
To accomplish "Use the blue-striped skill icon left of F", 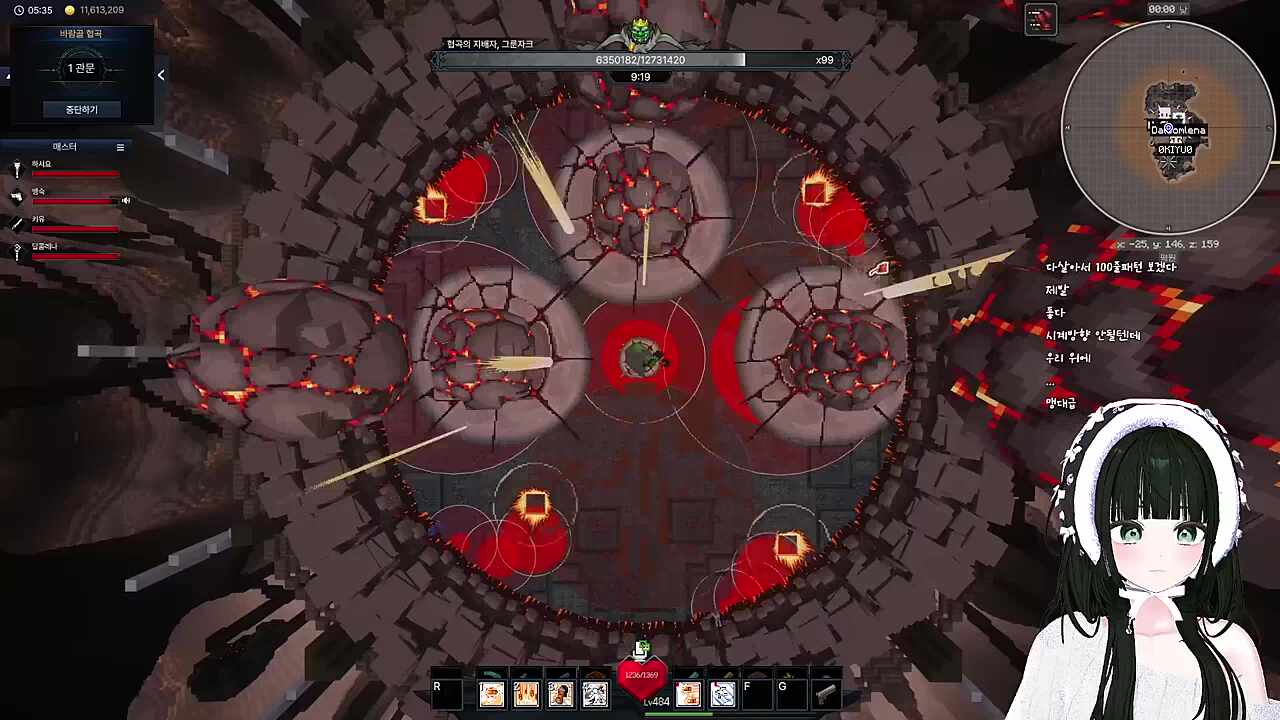I will tap(722, 693).
